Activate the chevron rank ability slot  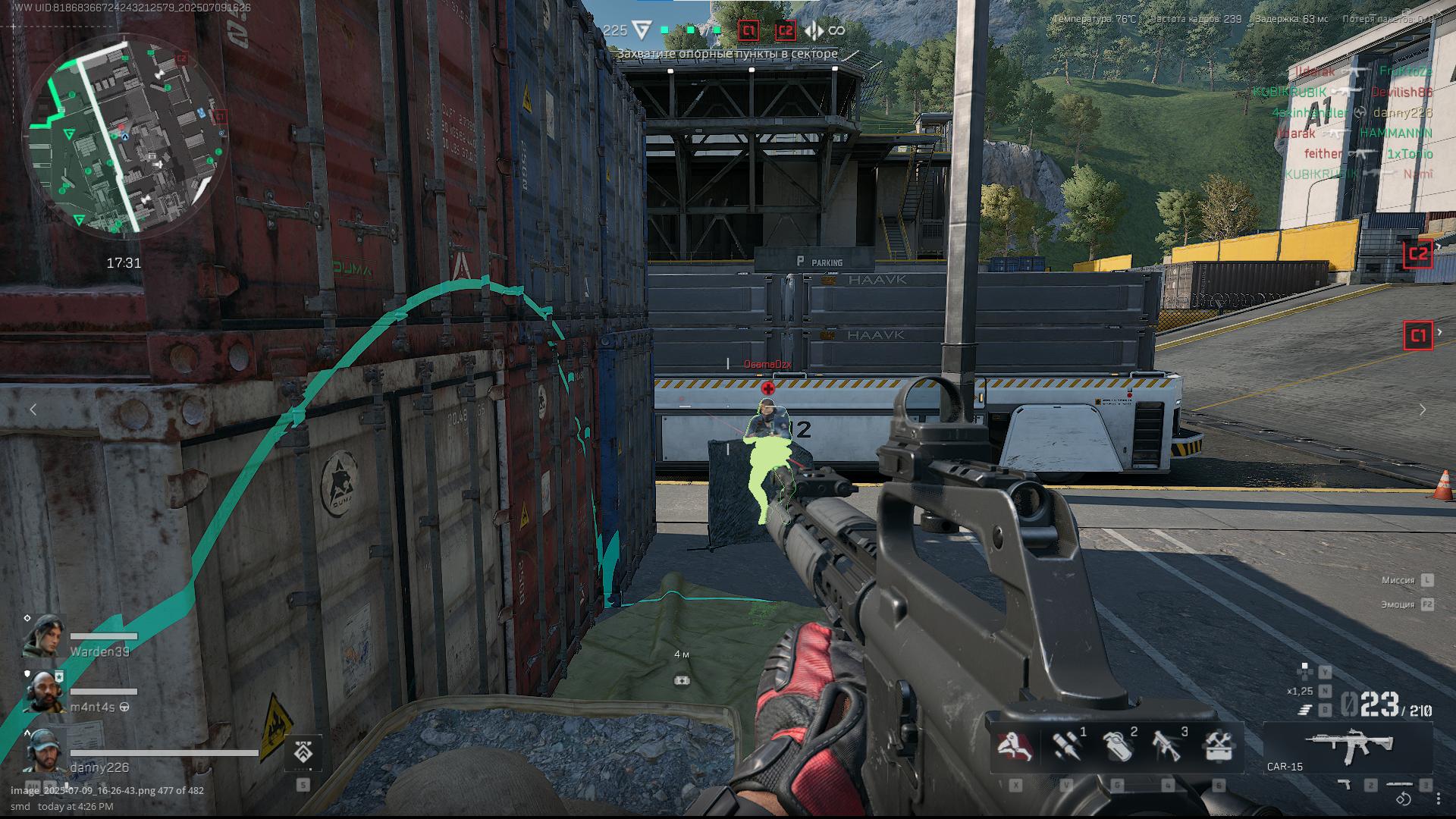303,752
